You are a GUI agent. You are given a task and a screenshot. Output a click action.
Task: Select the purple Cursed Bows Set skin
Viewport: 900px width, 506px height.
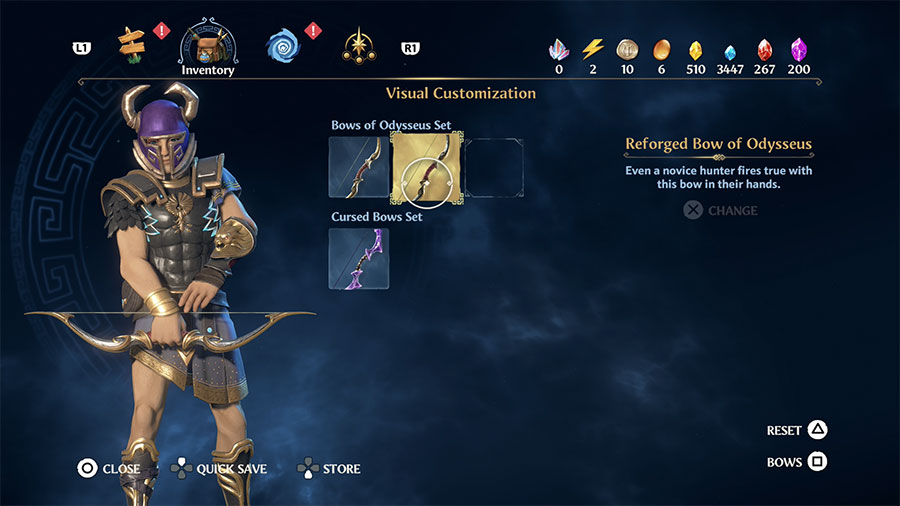359,258
